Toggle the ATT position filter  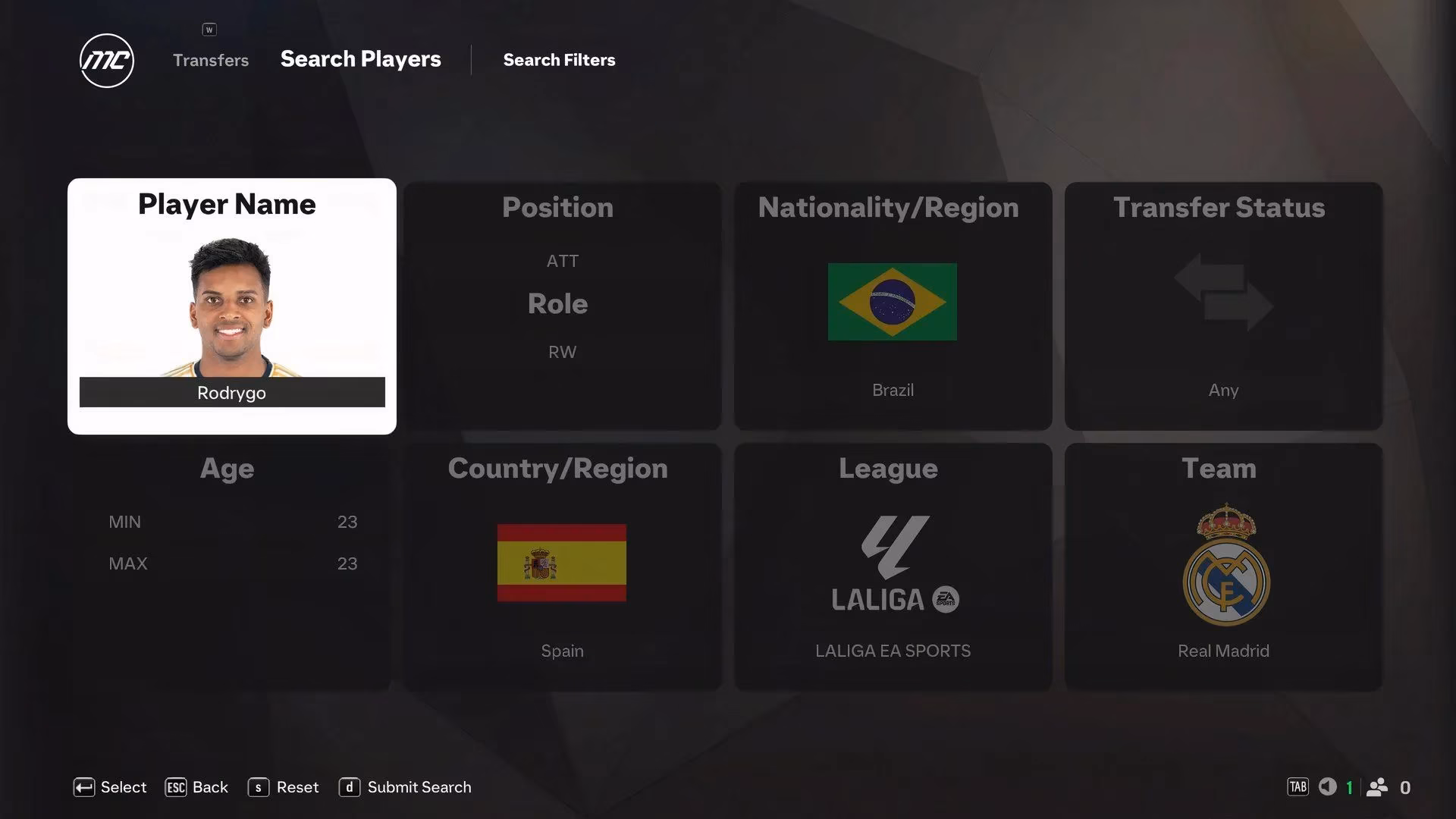561,261
